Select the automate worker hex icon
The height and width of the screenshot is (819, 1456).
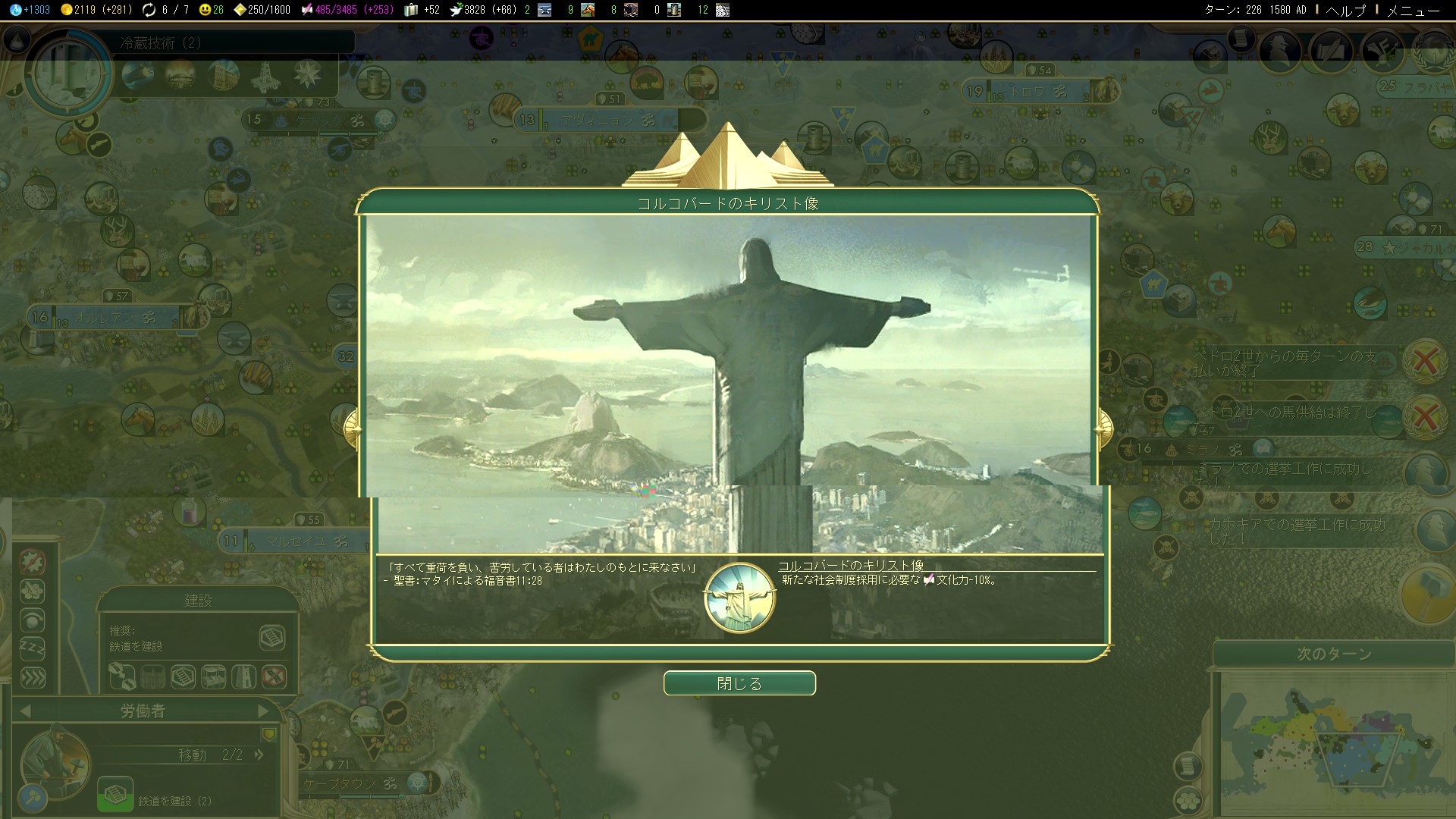pyautogui.click(x=33, y=591)
